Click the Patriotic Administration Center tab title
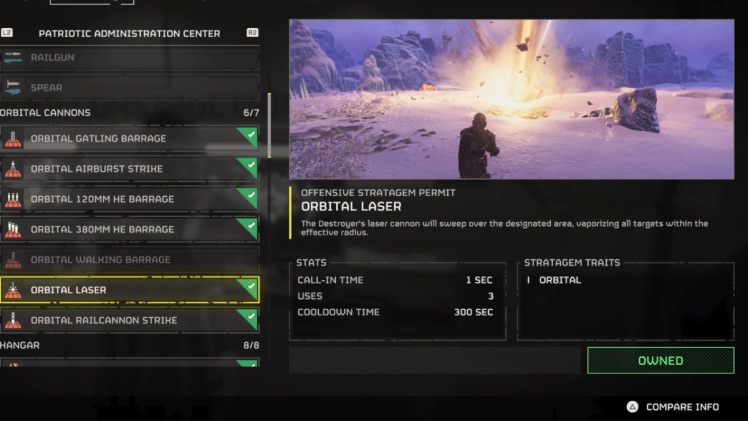This screenshot has height=421, width=748. point(129,33)
